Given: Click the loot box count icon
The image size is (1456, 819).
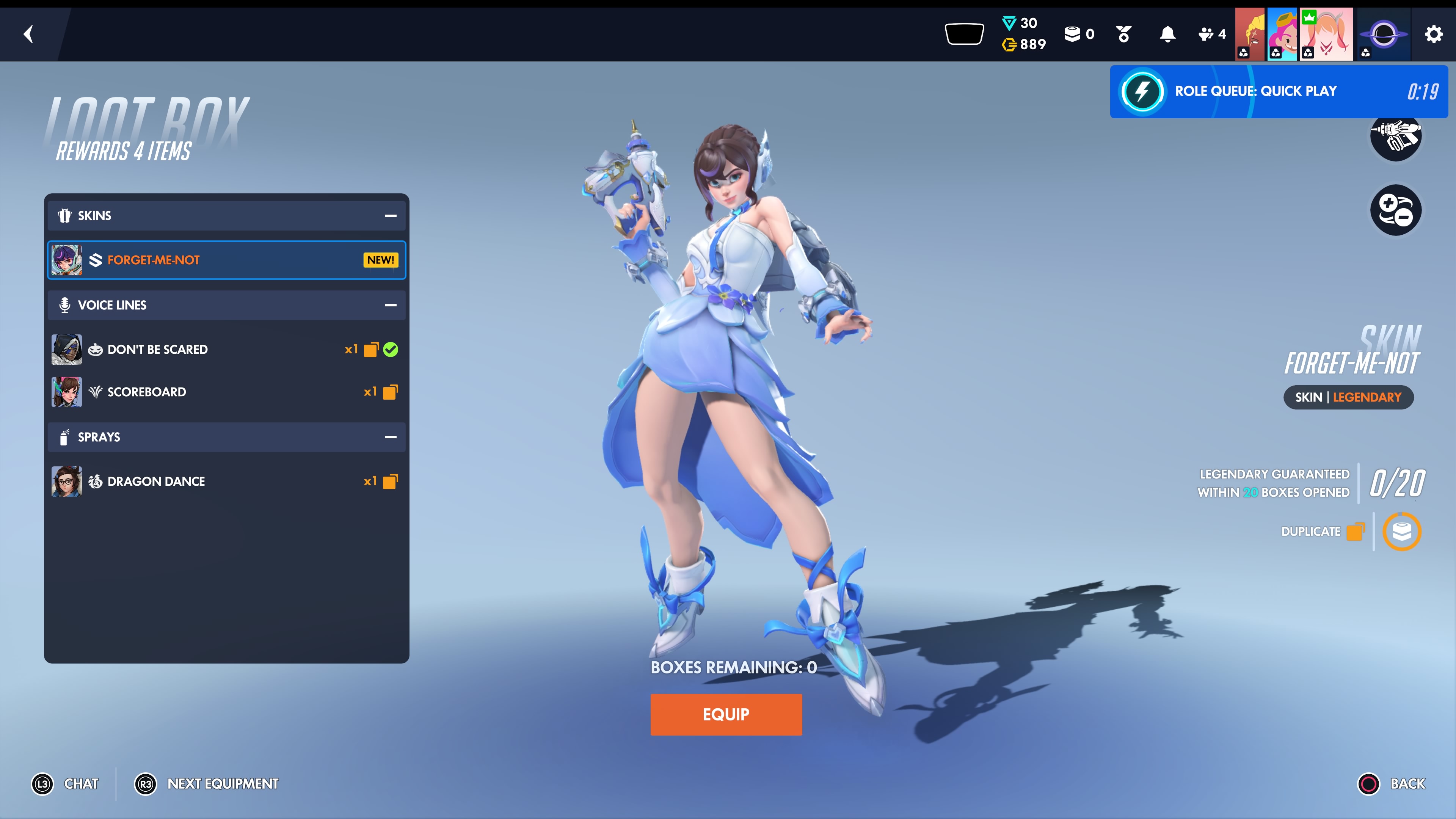Looking at the screenshot, I should (x=1078, y=35).
